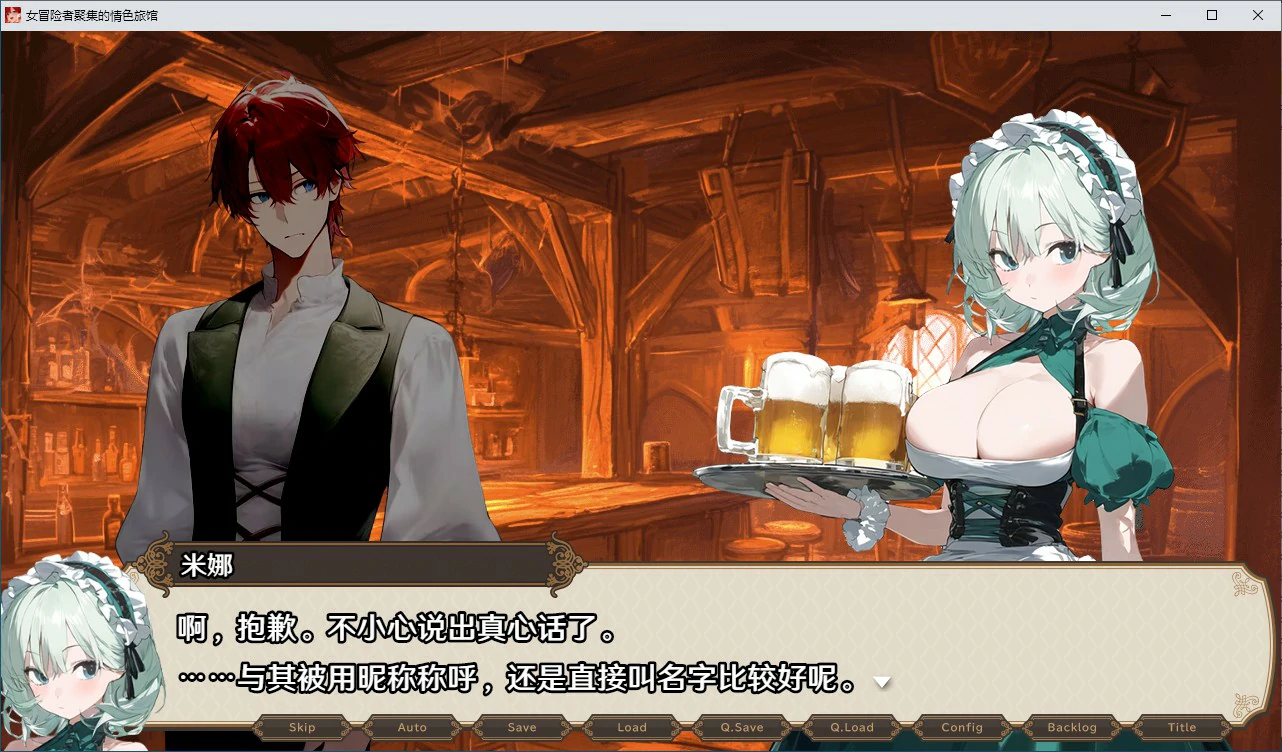Screen dimensions: 1282x752
Task: Perform a Quick Save
Action: click(x=741, y=727)
